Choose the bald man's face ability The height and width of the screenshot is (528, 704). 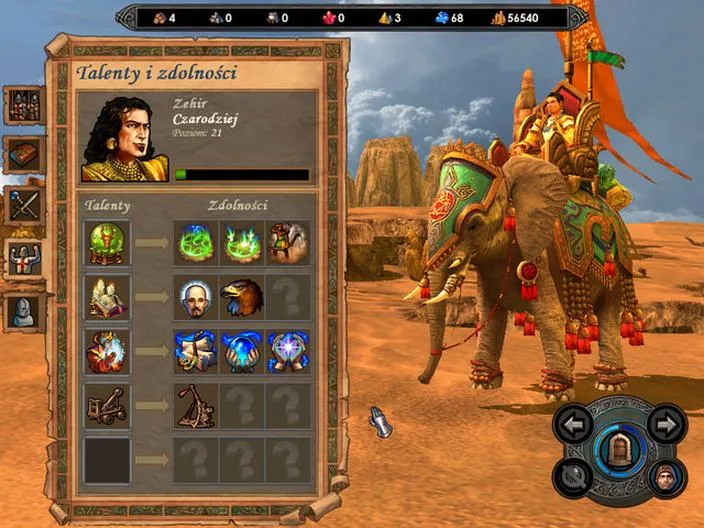(x=196, y=297)
